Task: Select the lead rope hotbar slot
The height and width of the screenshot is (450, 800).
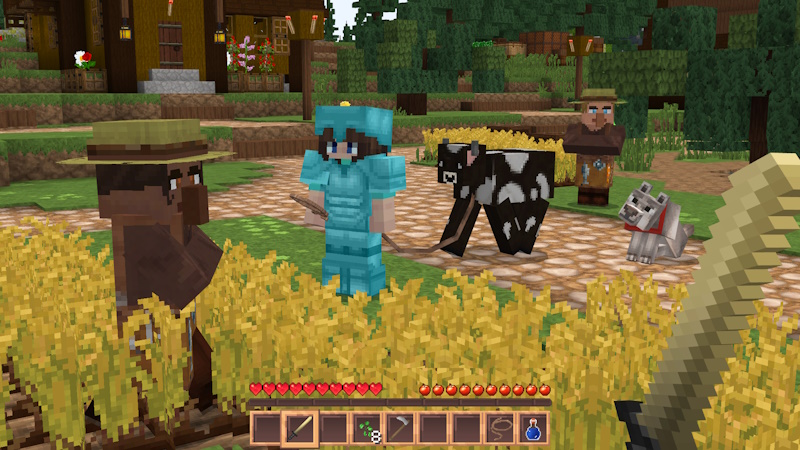Action: [x=499, y=429]
